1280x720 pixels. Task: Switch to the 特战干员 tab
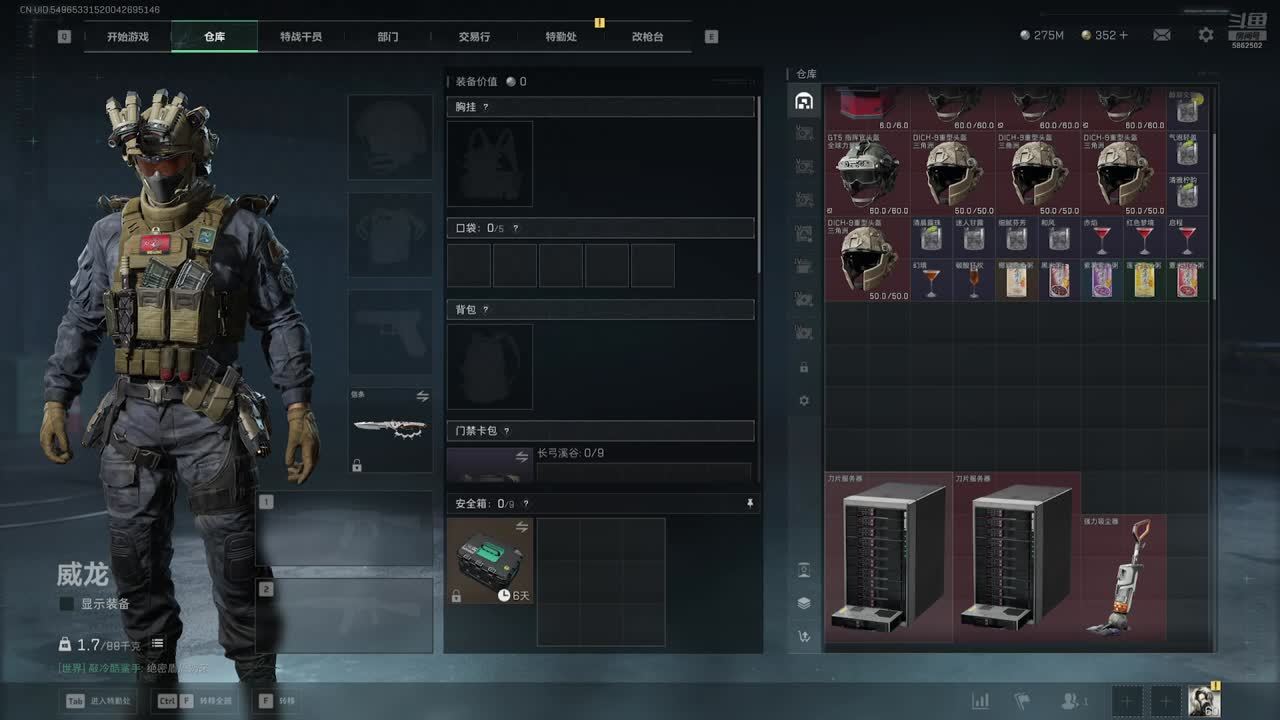(301, 37)
